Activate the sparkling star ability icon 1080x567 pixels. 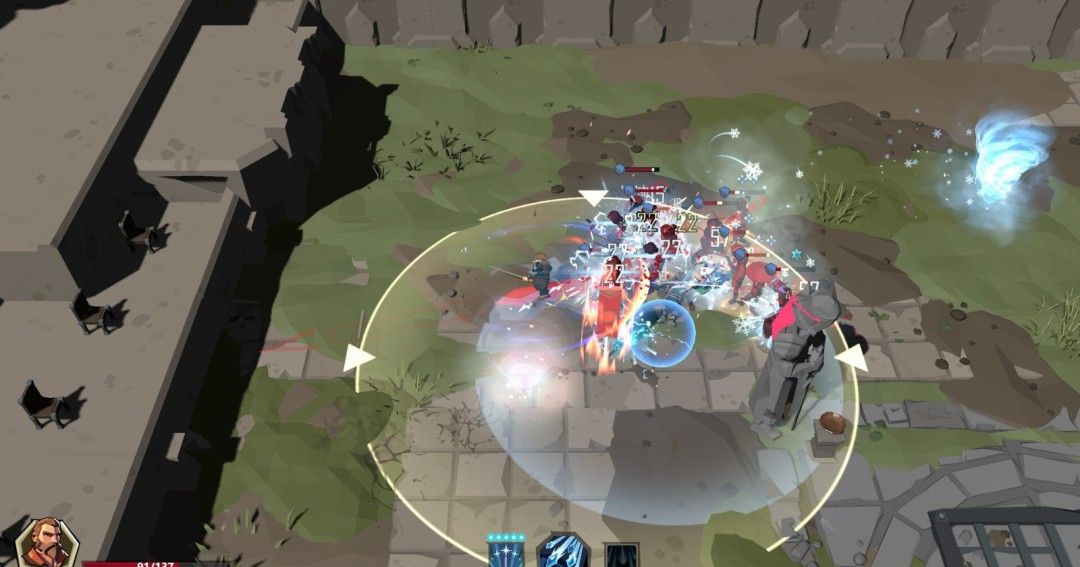click(x=505, y=553)
